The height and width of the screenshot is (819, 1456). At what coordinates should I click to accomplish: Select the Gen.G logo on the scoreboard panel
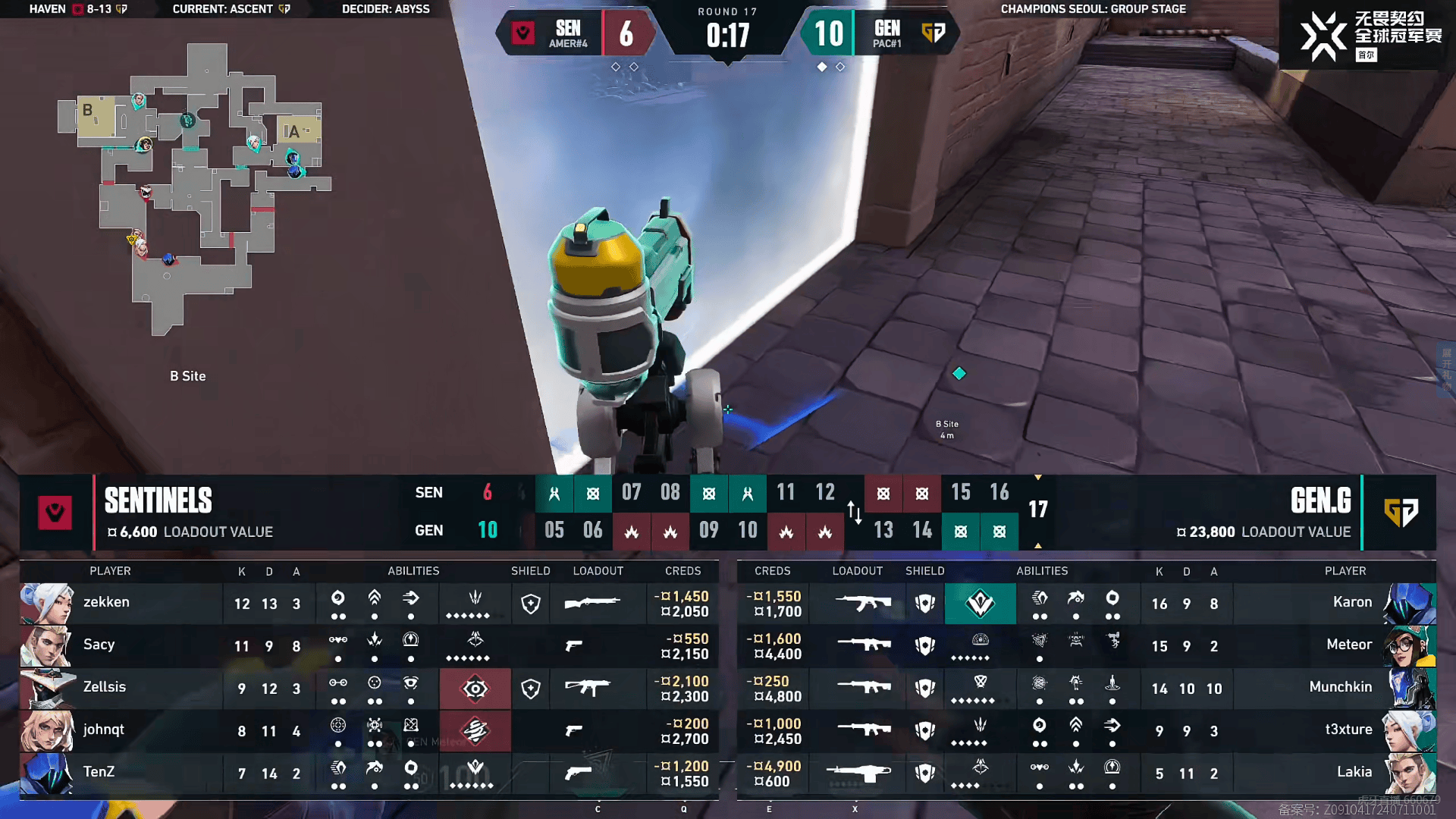[x=1400, y=513]
